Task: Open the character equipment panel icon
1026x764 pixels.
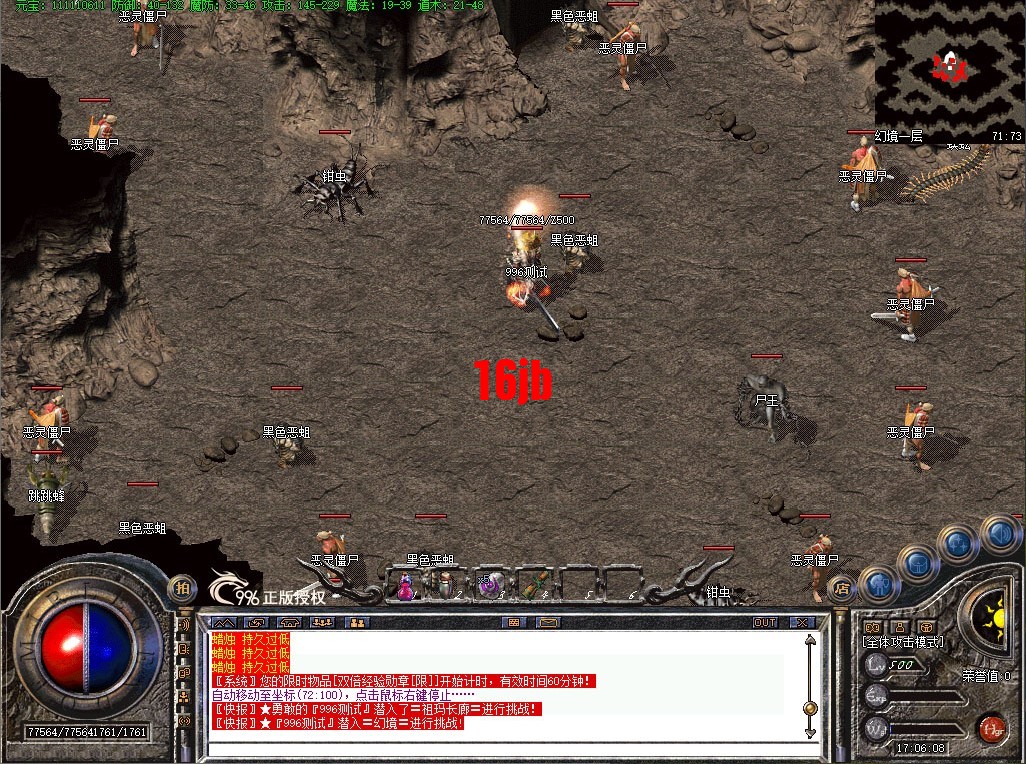Action: click(879, 583)
